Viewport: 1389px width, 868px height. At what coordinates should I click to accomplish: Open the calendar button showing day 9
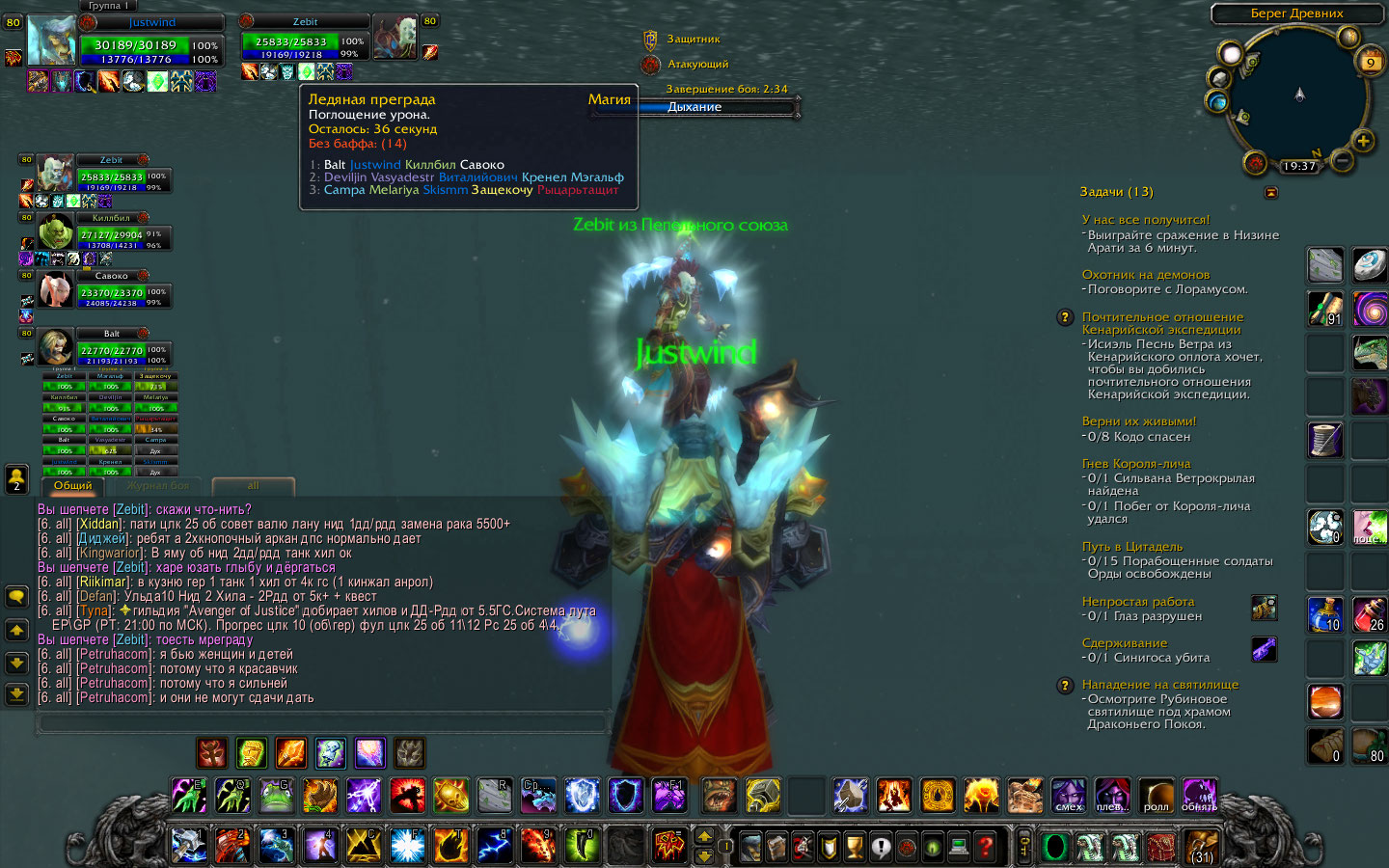point(1371,63)
